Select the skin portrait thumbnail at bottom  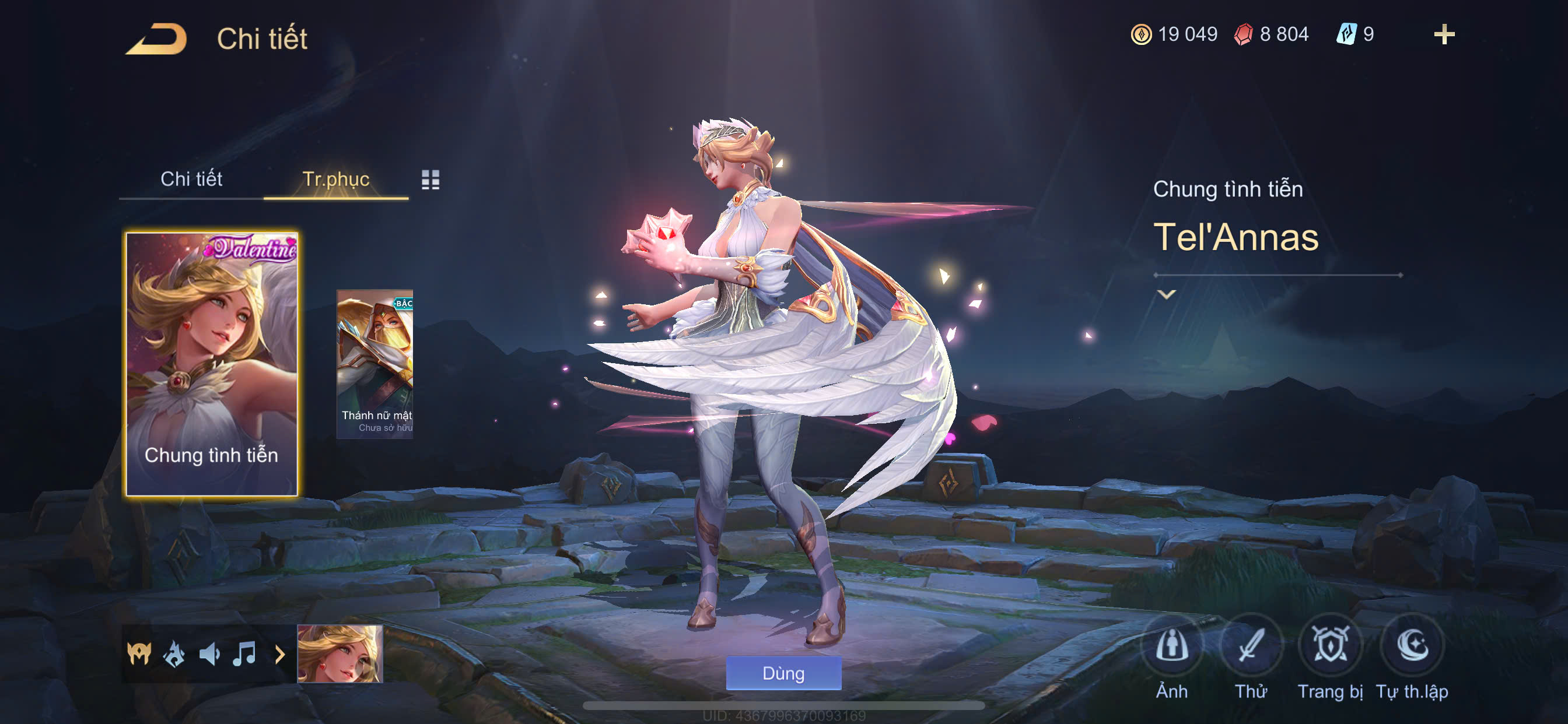point(339,654)
